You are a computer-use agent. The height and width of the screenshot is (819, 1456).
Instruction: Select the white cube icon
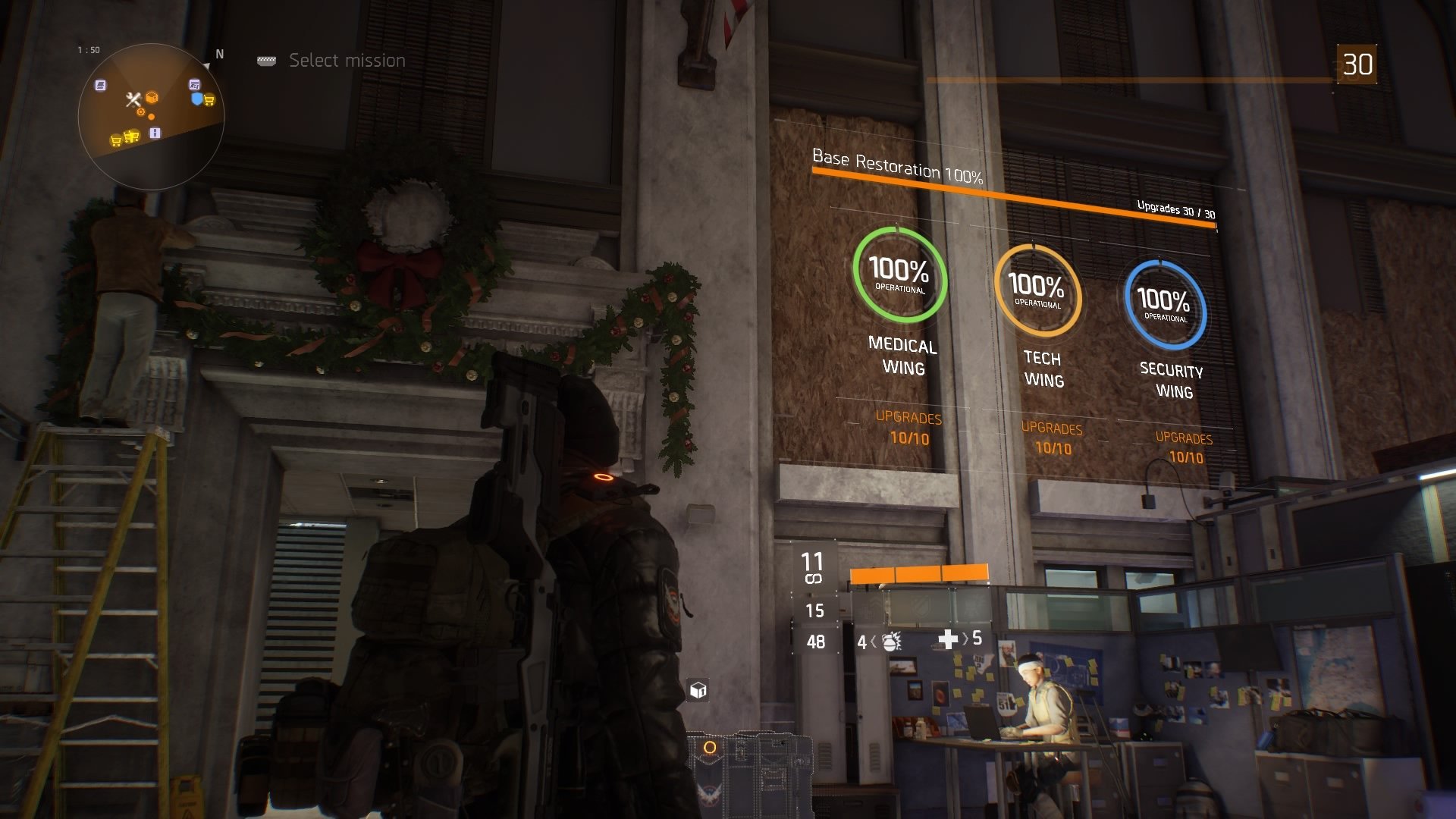(x=698, y=690)
